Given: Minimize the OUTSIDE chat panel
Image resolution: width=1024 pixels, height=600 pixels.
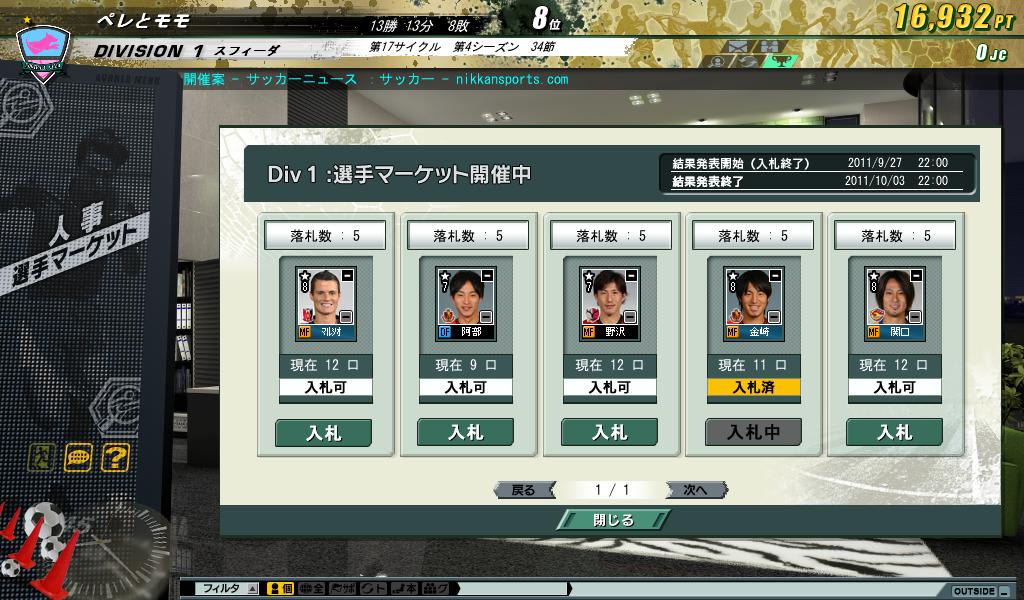Looking at the screenshot, I should (1003, 590).
